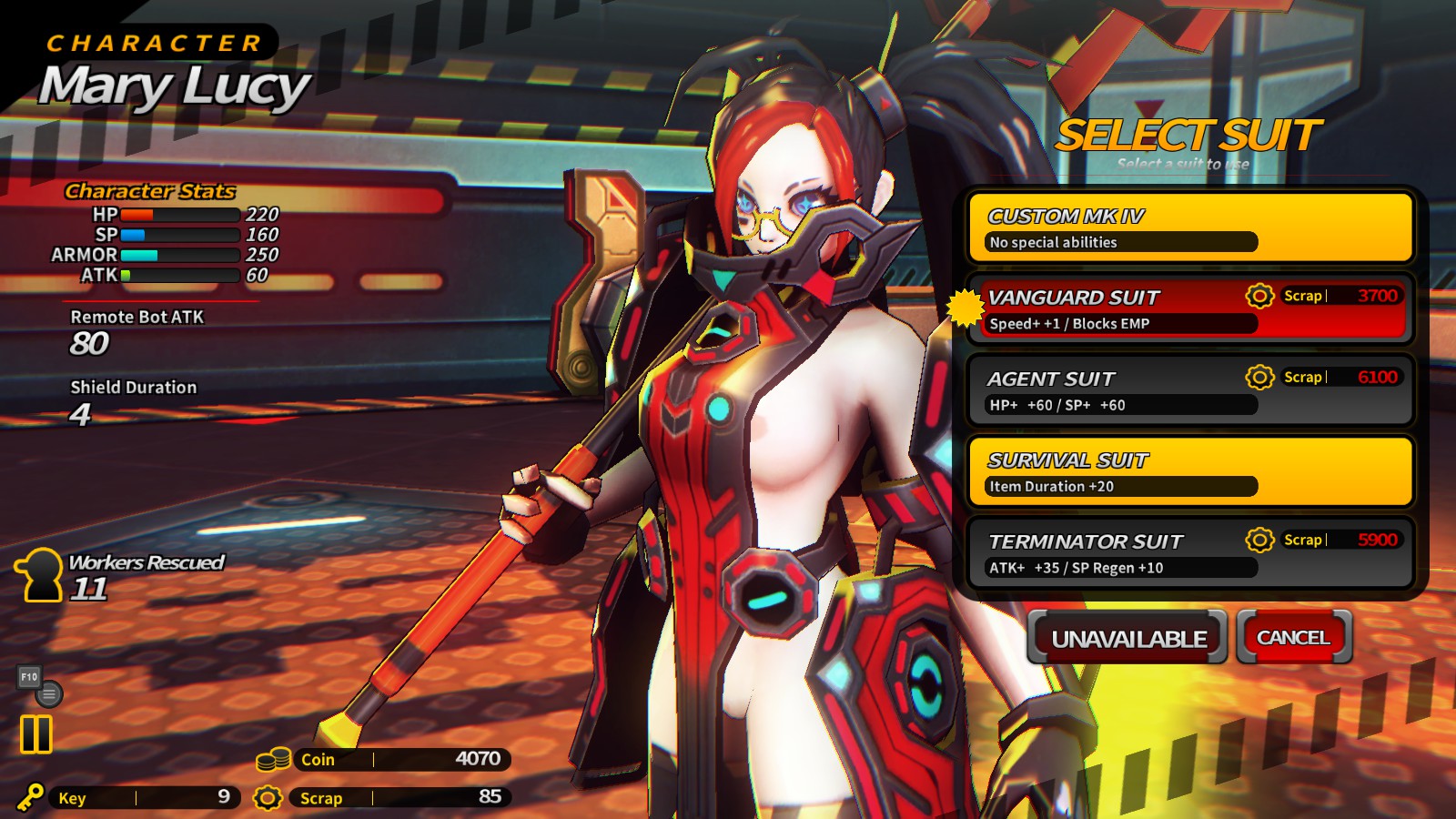
Task: Pick the Agent Suit option
Action: click(x=1190, y=390)
